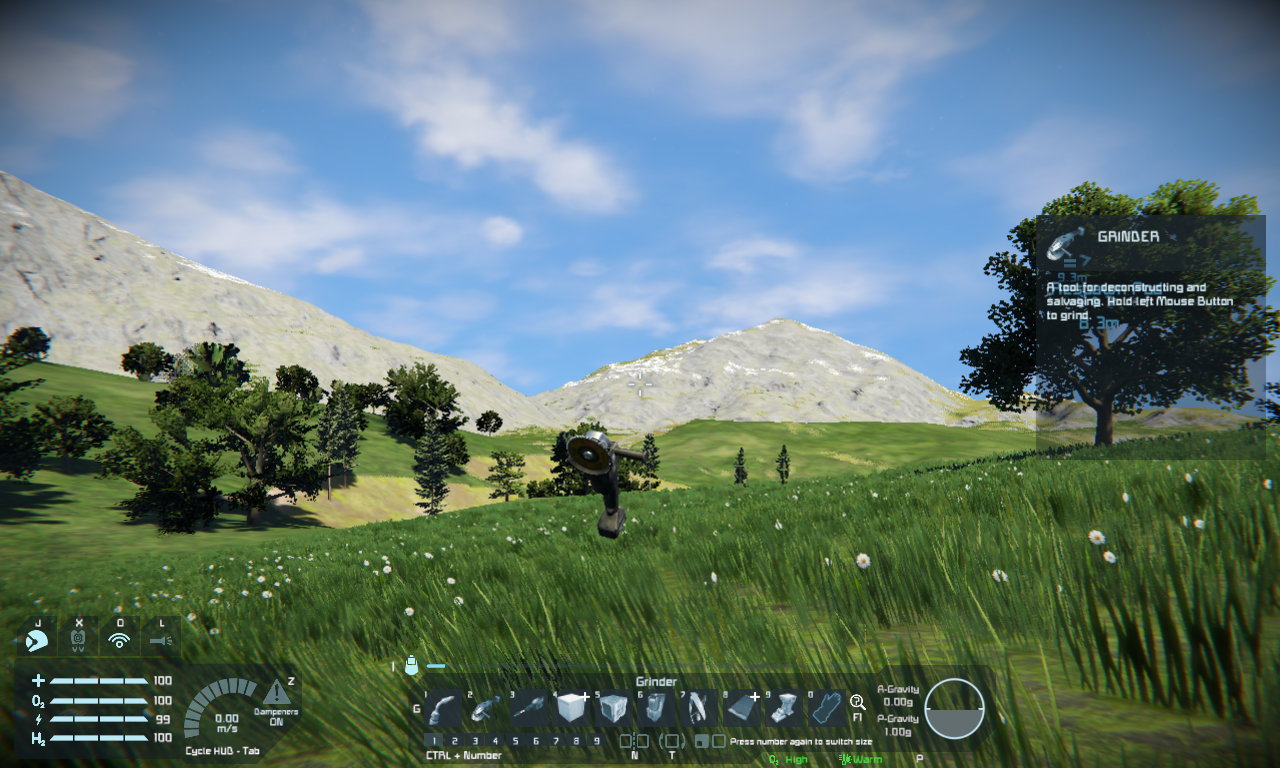Select the glove icon in slot 0

826,709
